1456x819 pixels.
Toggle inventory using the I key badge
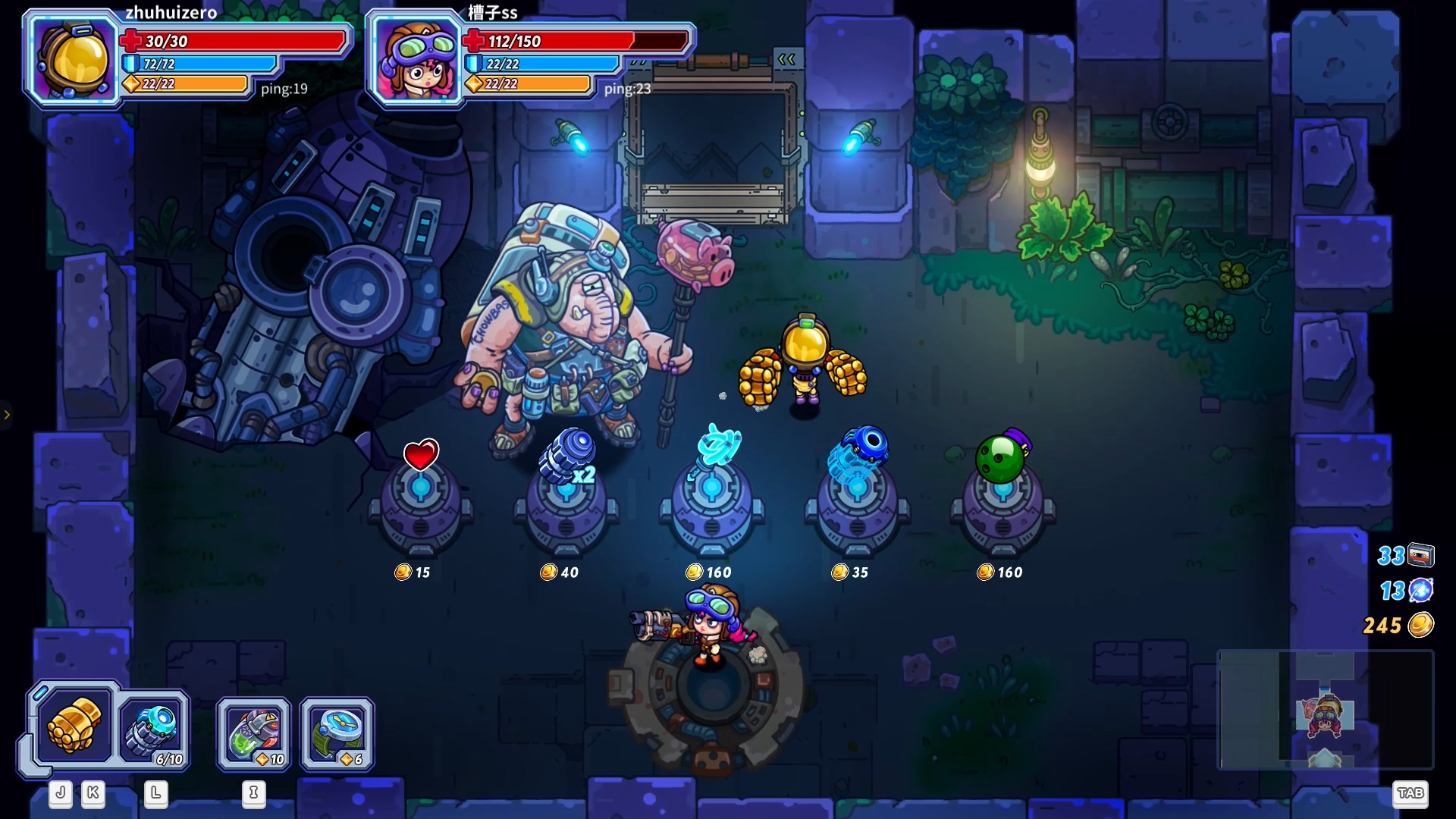(253, 794)
